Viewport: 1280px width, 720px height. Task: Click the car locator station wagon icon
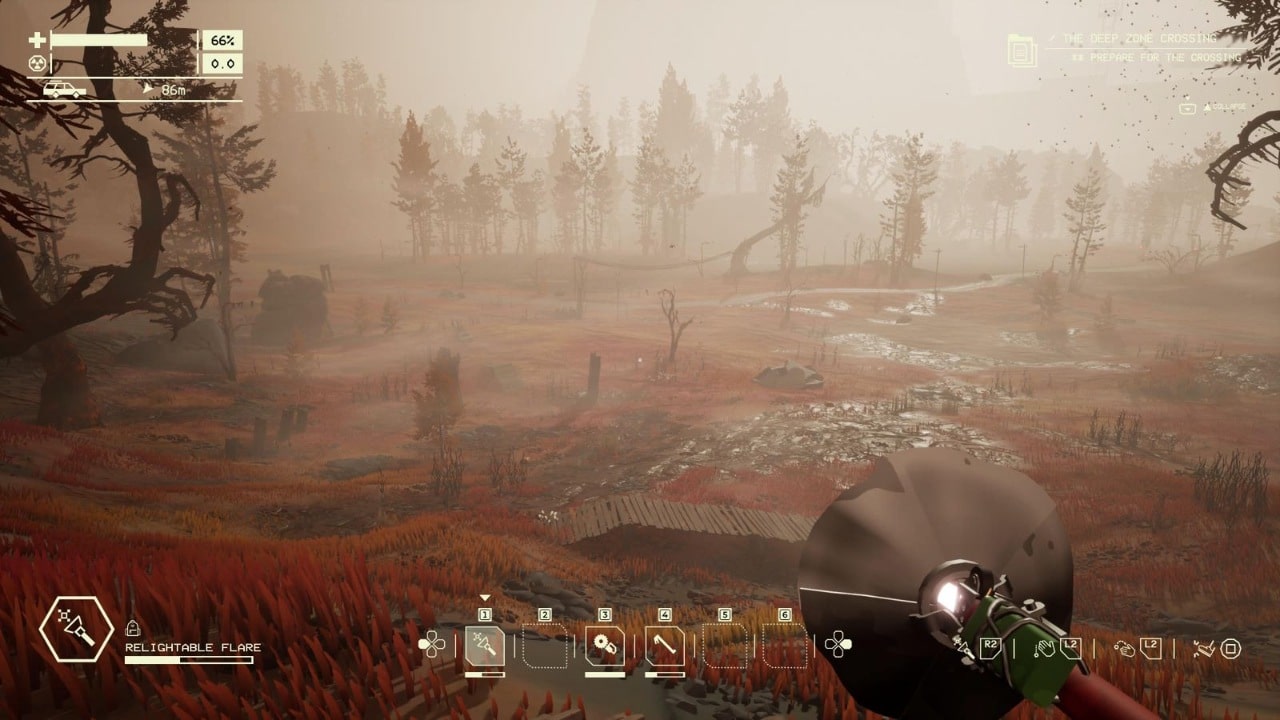click(x=64, y=90)
